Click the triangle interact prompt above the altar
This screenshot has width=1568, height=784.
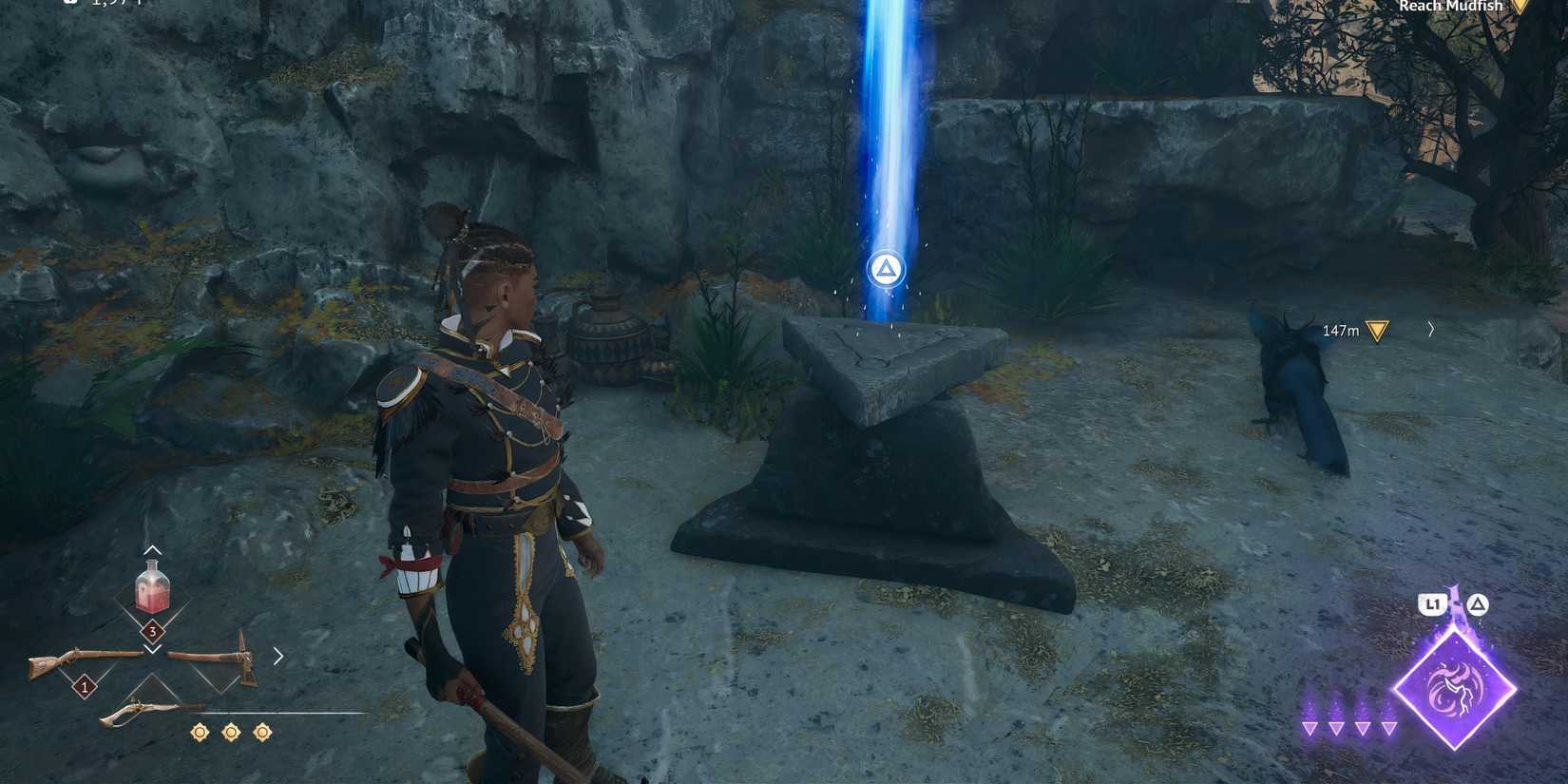pyautogui.click(x=886, y=270)
